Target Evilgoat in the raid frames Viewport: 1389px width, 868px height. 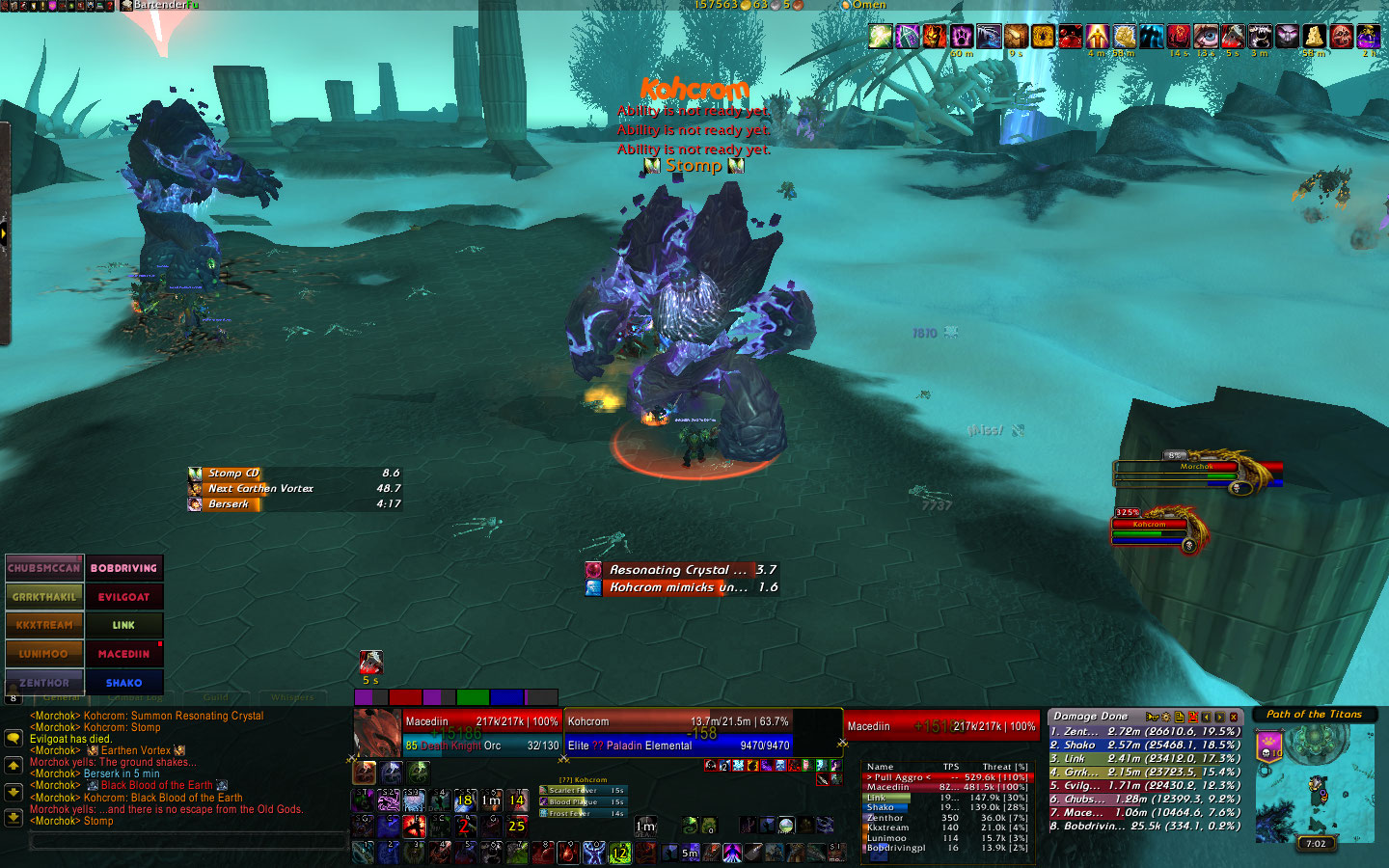[x=123, y=597]
